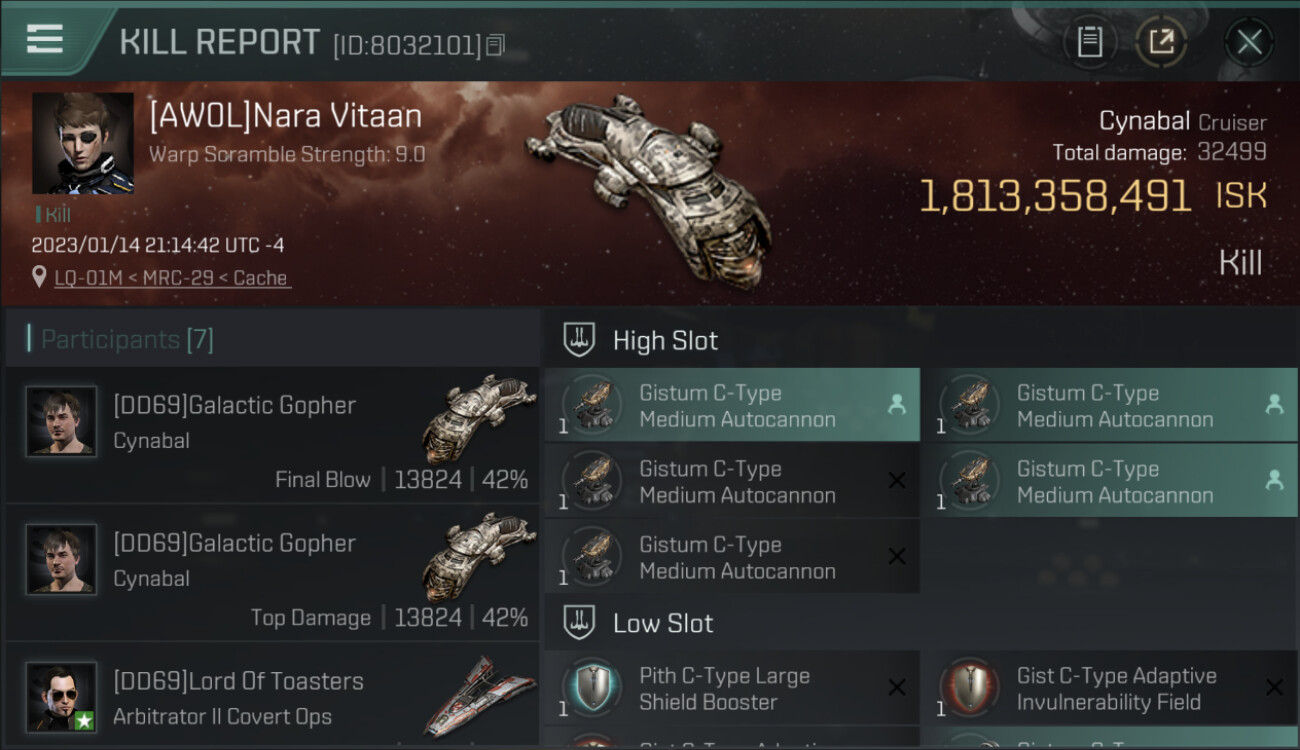This screenshot has height=750, width=1300.
Task: Open the hamburger menu
Action: tap(45, 39)
